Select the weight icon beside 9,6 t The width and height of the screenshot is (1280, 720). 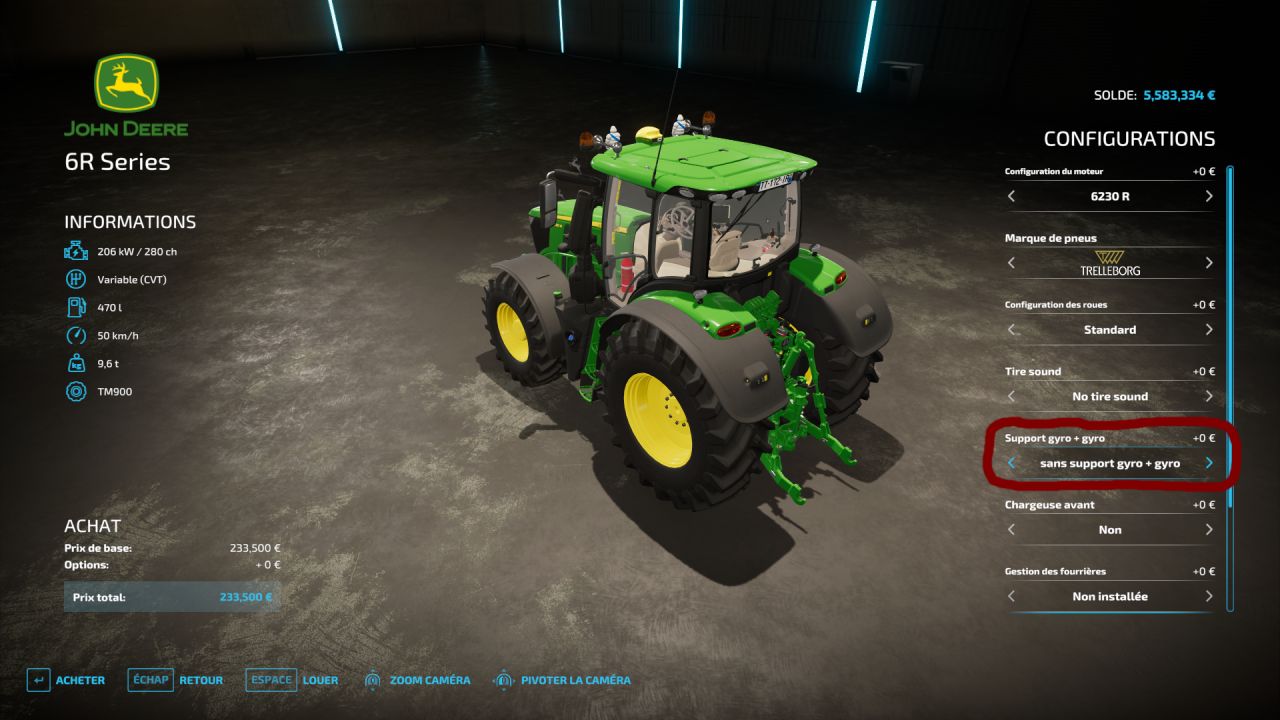coord(75,363)
